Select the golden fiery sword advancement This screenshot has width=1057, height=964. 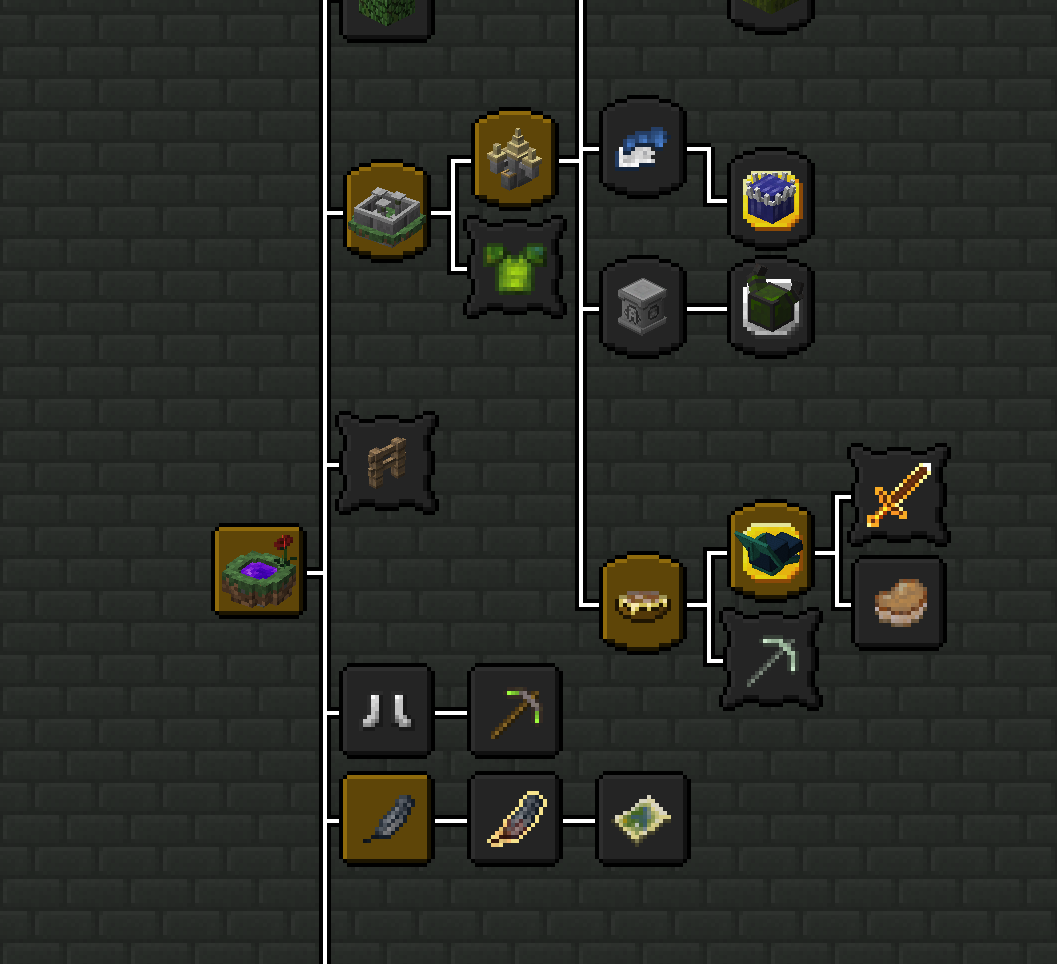pyautogui.click(x=898, y=496)
